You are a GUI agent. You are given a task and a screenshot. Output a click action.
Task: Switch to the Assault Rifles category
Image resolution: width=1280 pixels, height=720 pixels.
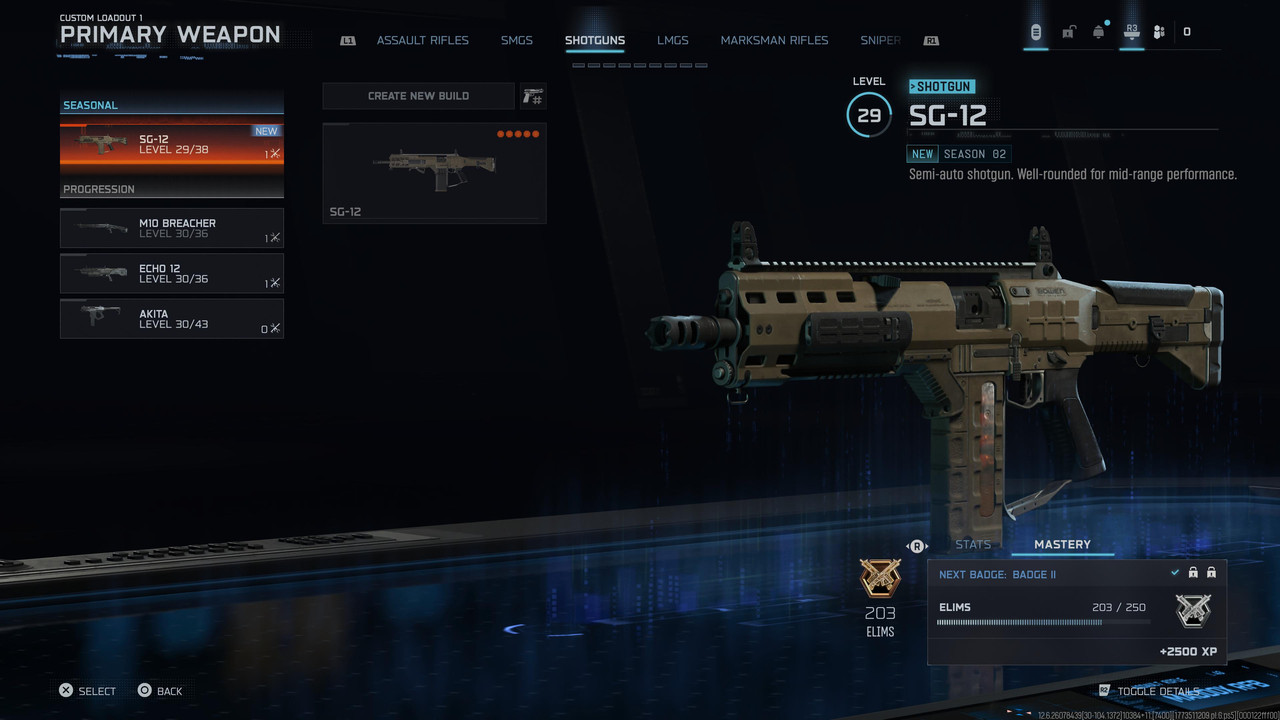point(422,41)
